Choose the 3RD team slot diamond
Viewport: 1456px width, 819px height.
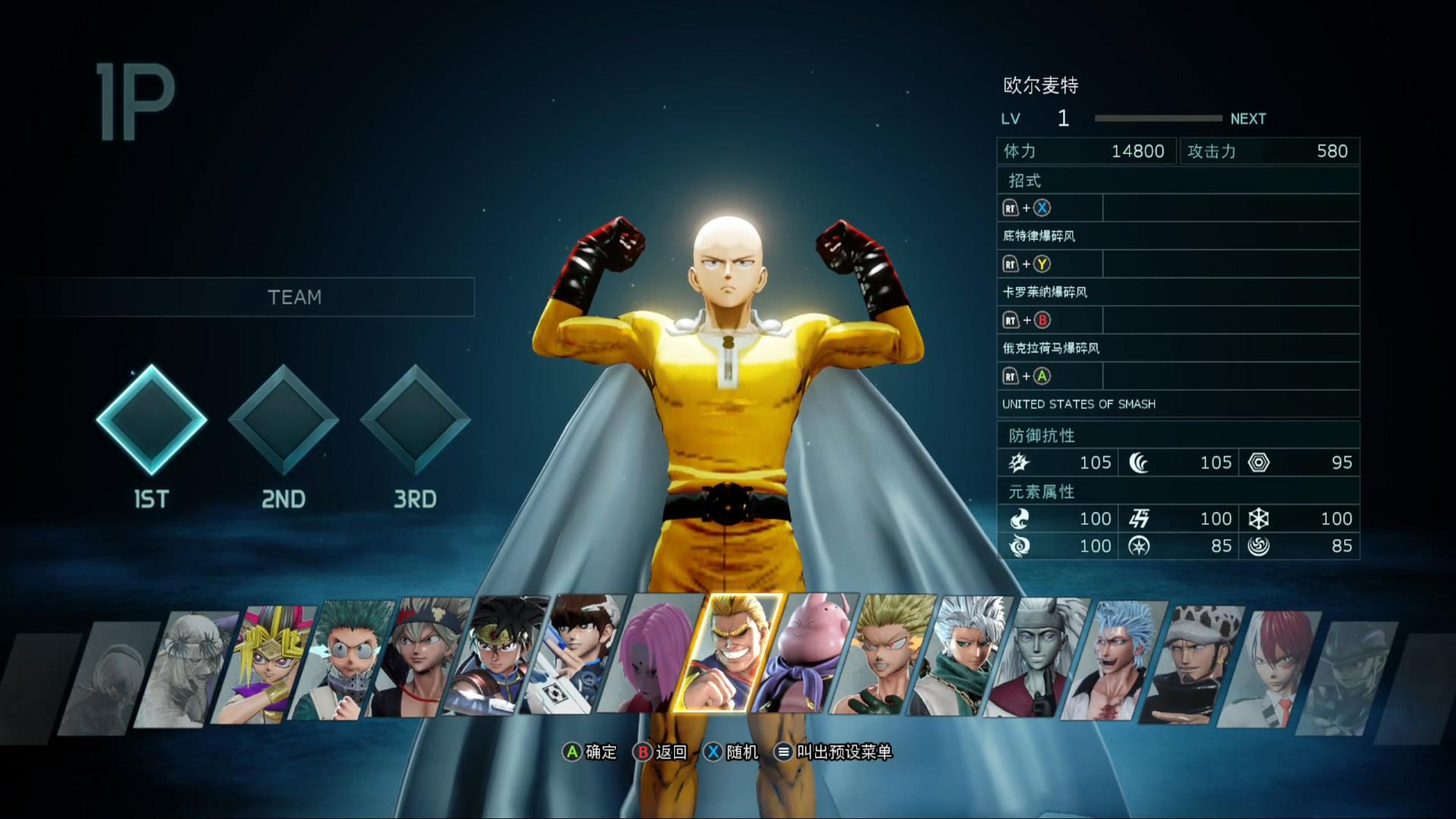pos(416,419)
